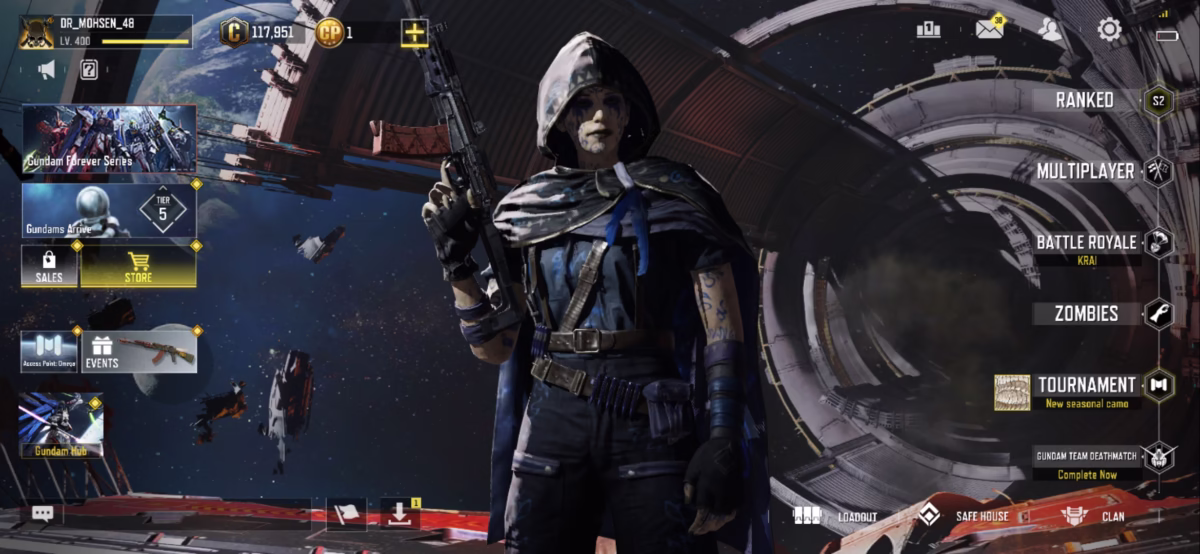Viewport: 1200px width, 554px height.
Task: Open the Gundams Arrive battle pass tier
Action: pyautogui.click(x=109, y=210)
